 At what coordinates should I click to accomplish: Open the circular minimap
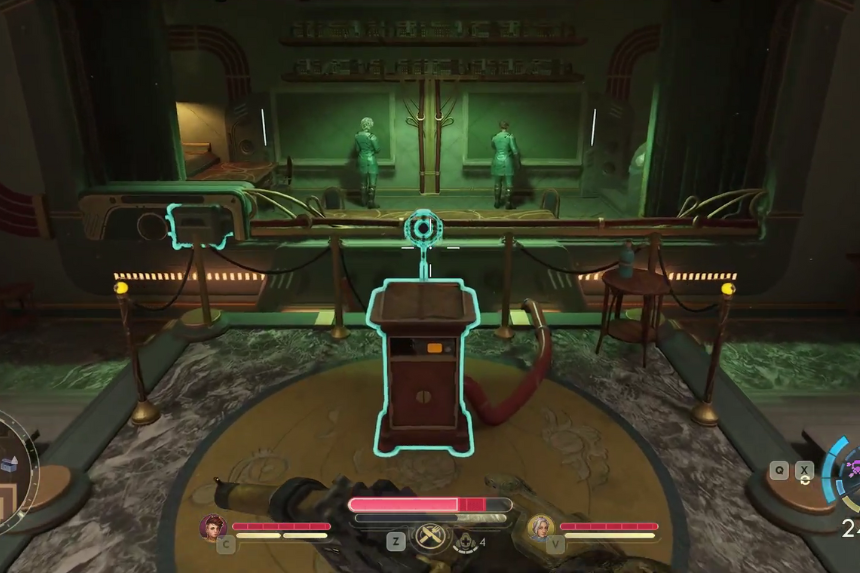(14, 470)
